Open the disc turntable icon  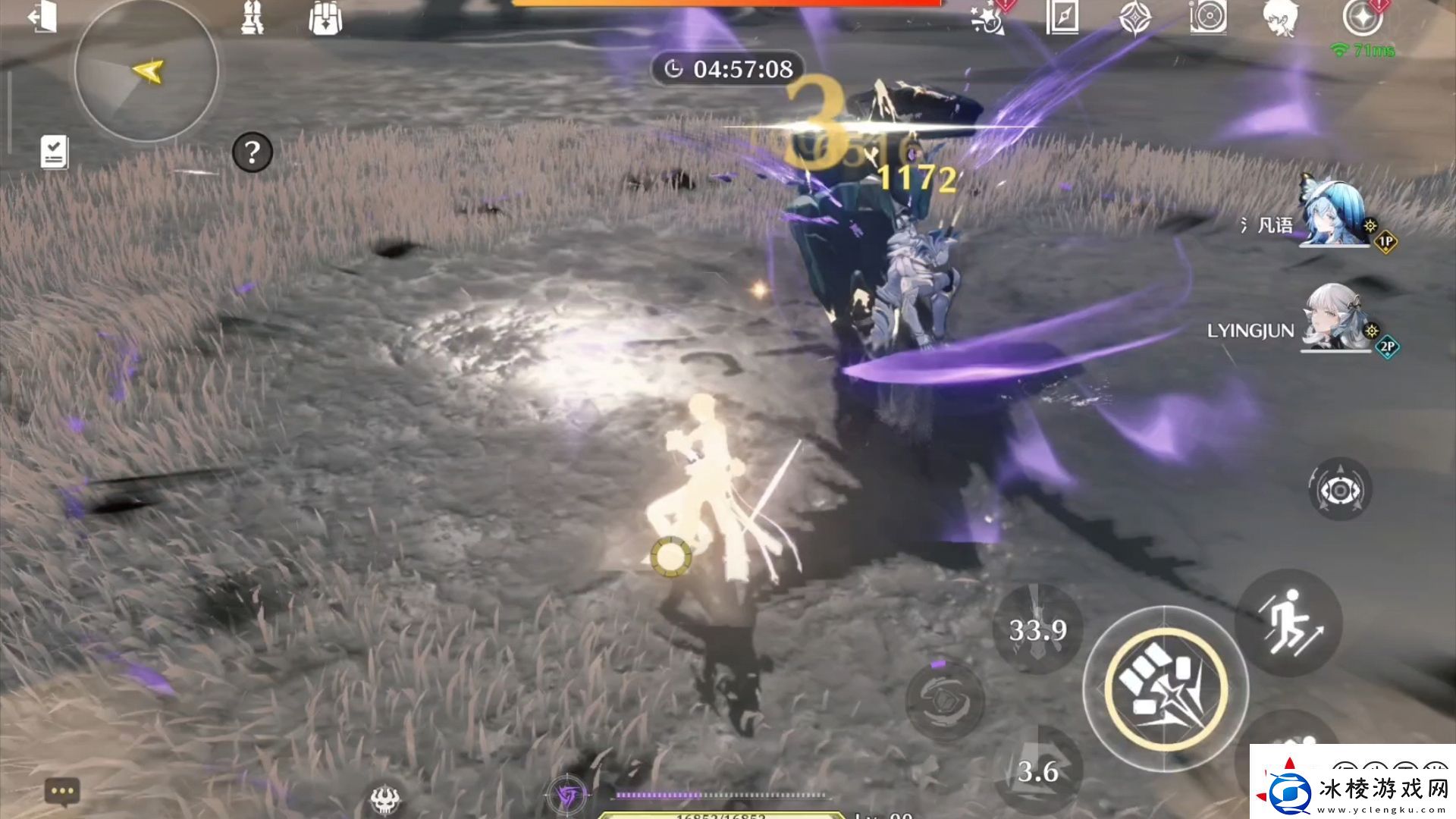click(1208, 17)
